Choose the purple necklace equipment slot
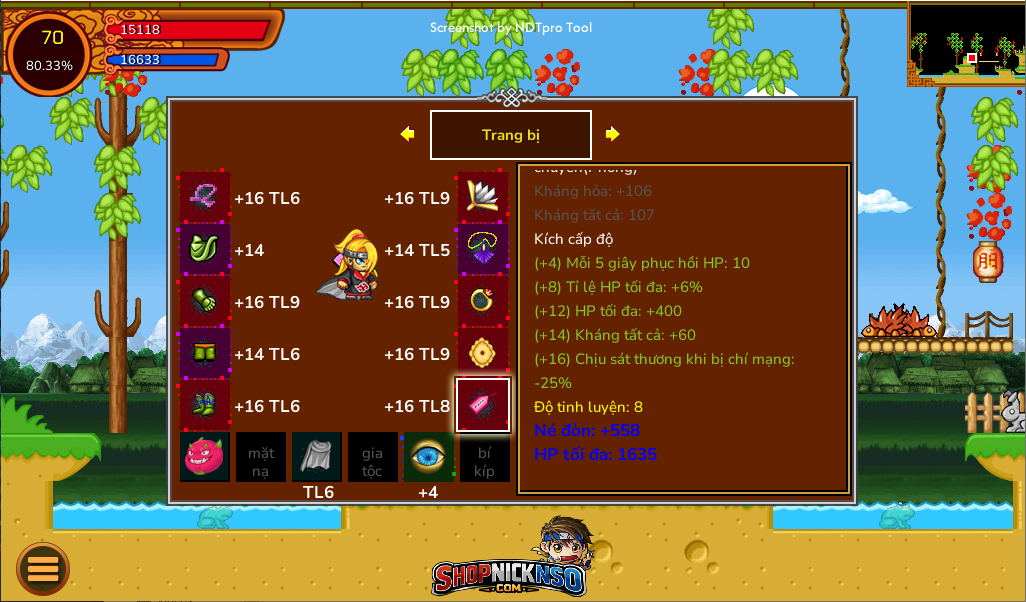The image size is (1026, 602). point(483,249)
